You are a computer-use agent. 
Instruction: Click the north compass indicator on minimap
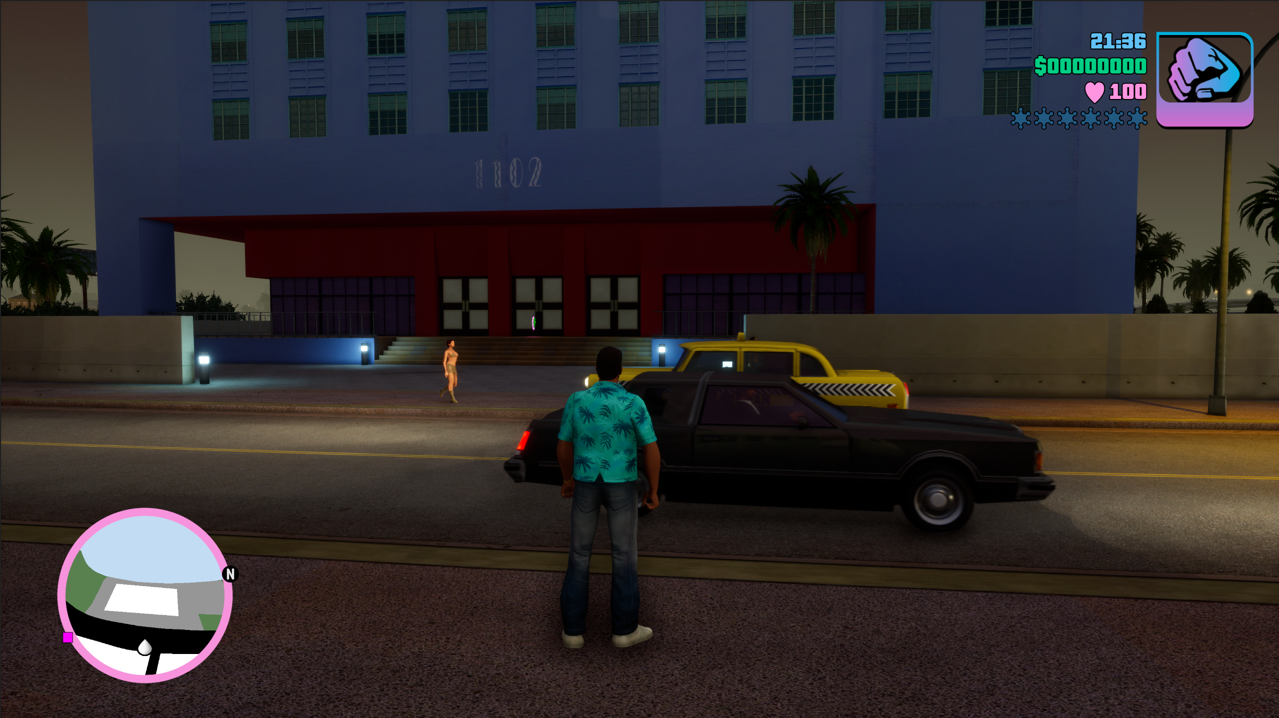230,574
